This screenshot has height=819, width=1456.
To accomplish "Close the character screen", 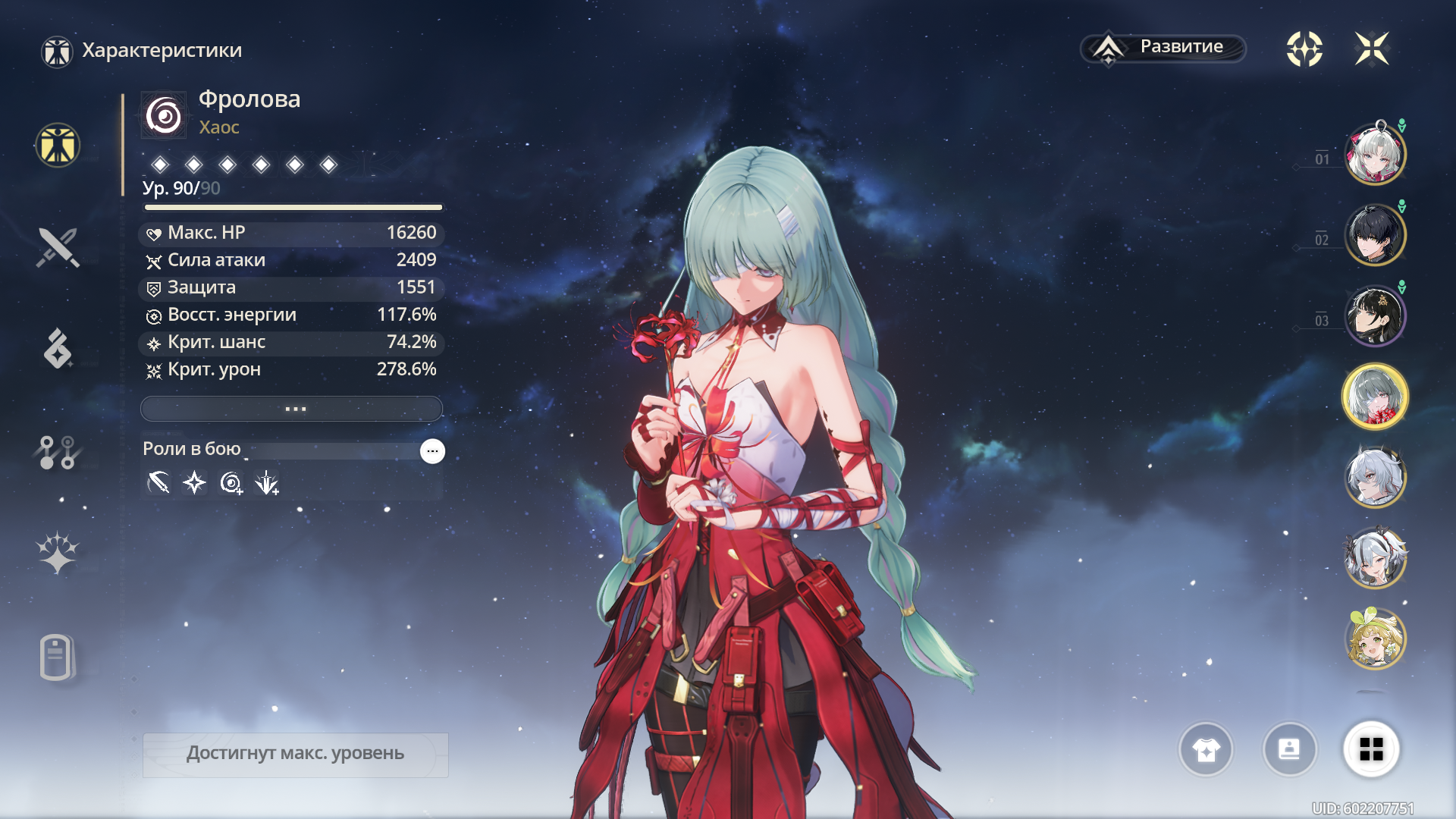I will tap(1372, 49).
